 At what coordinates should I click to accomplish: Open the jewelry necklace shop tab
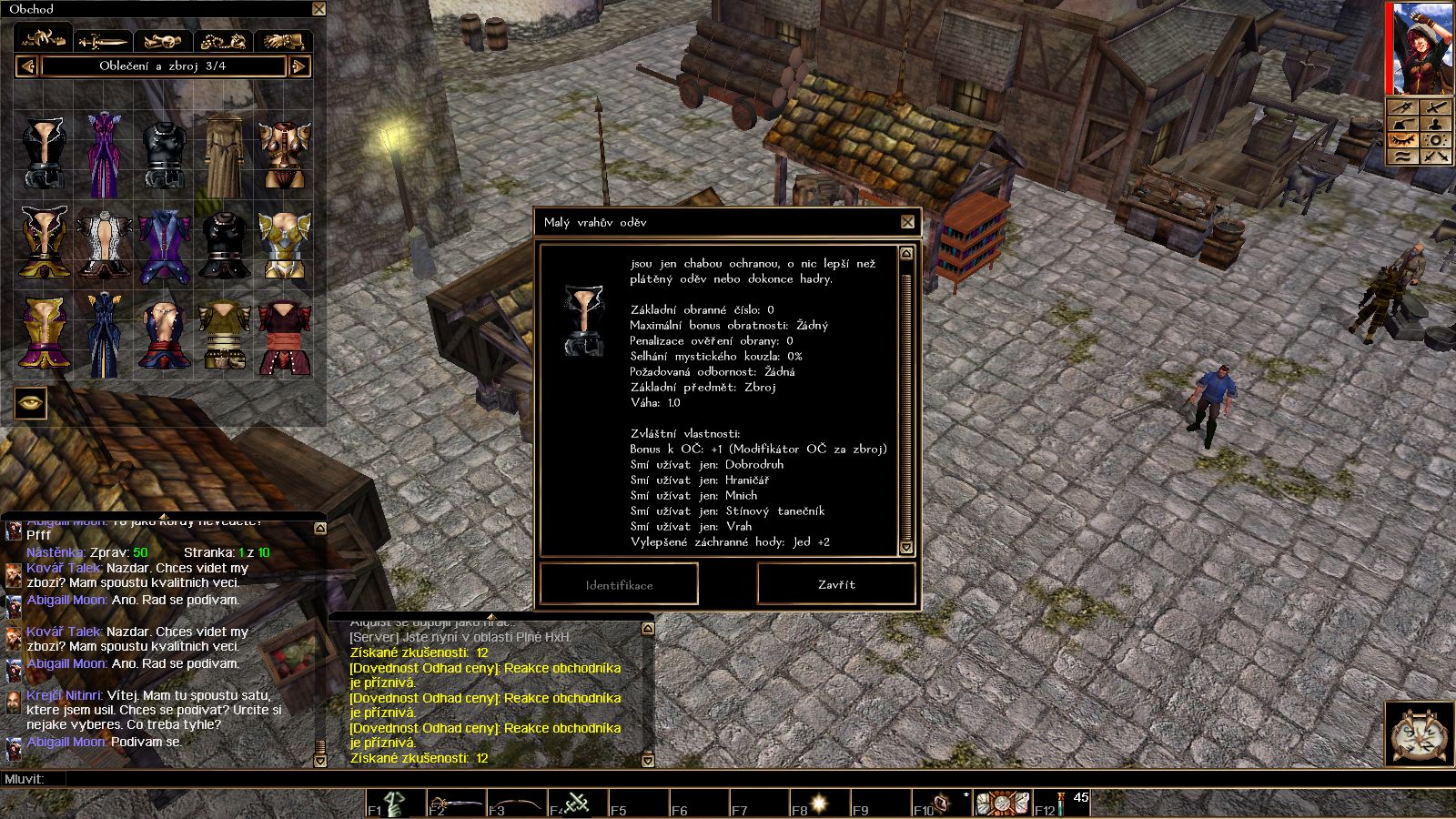pyautogui.click(x=223, y=41)
